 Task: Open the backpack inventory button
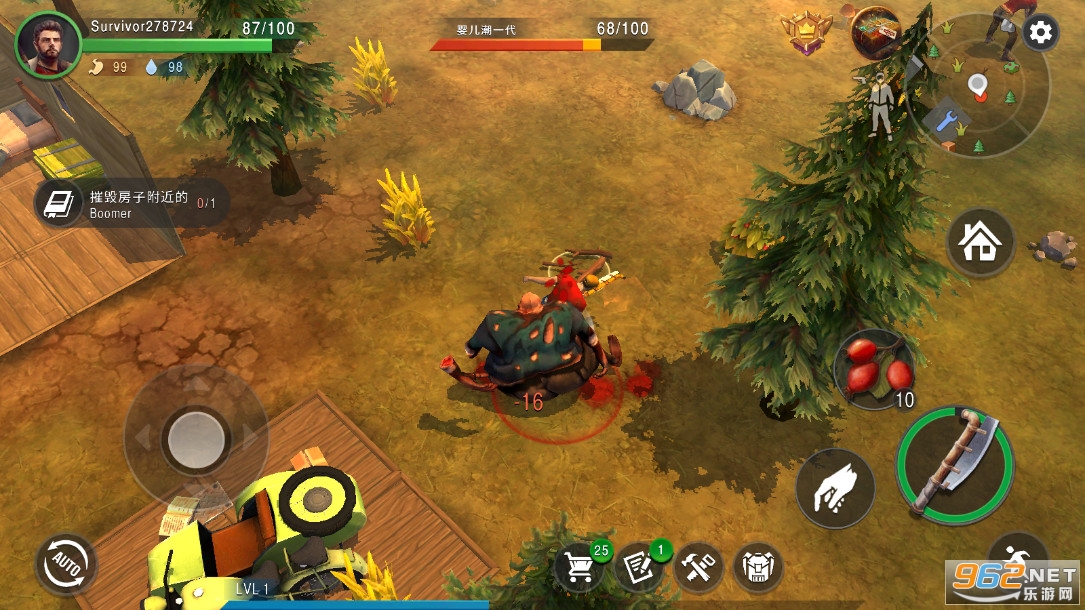[x=757, y=568]
